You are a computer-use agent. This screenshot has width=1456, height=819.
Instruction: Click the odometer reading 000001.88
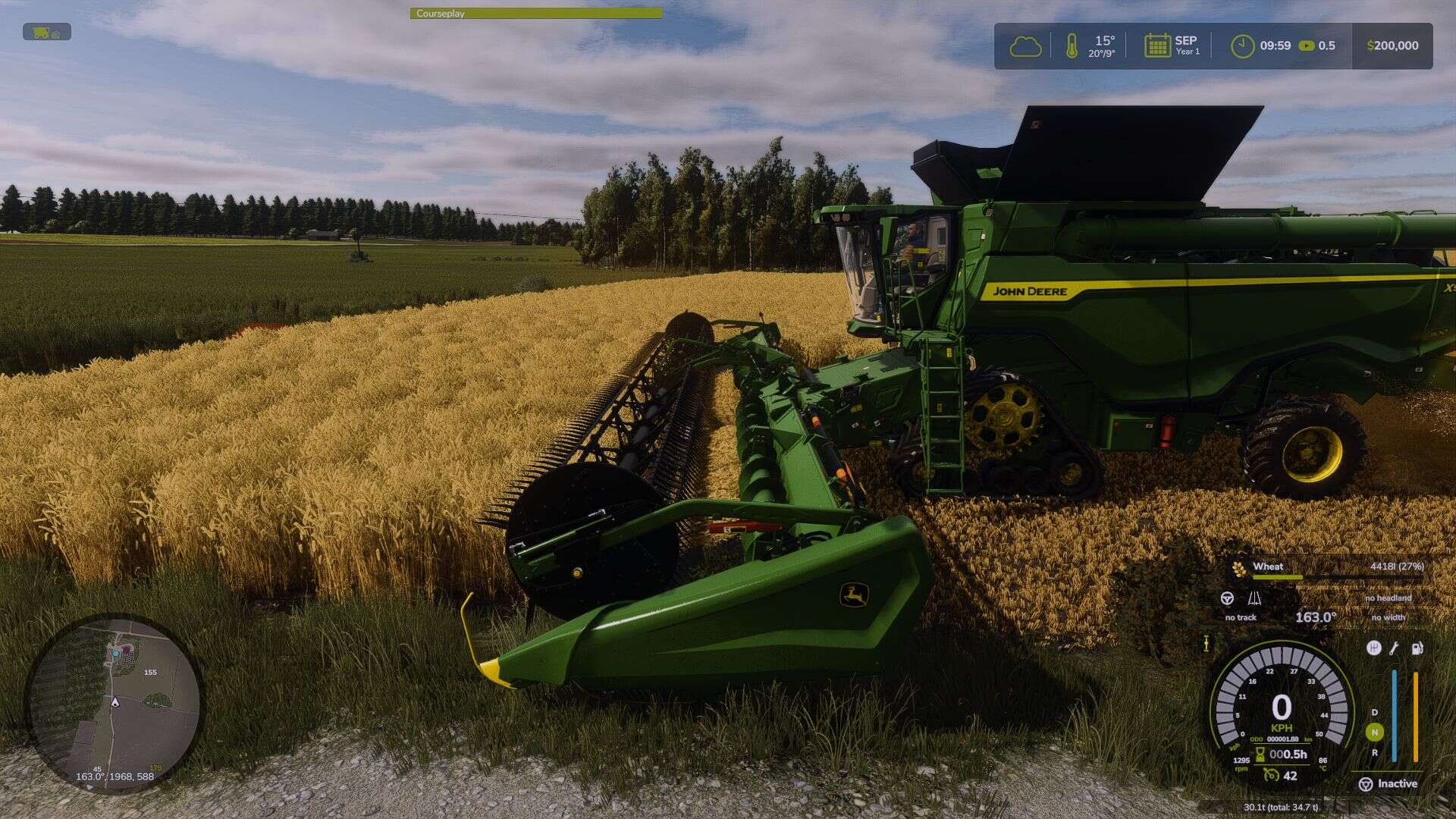coord(1283,738)
